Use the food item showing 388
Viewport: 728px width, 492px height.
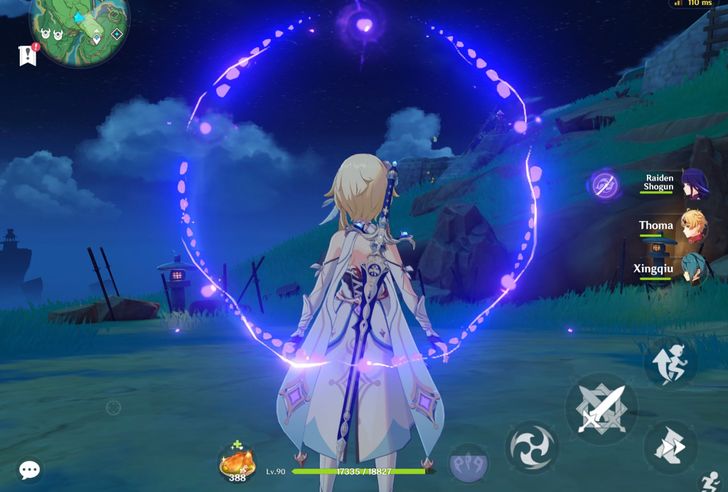point(237,464)
